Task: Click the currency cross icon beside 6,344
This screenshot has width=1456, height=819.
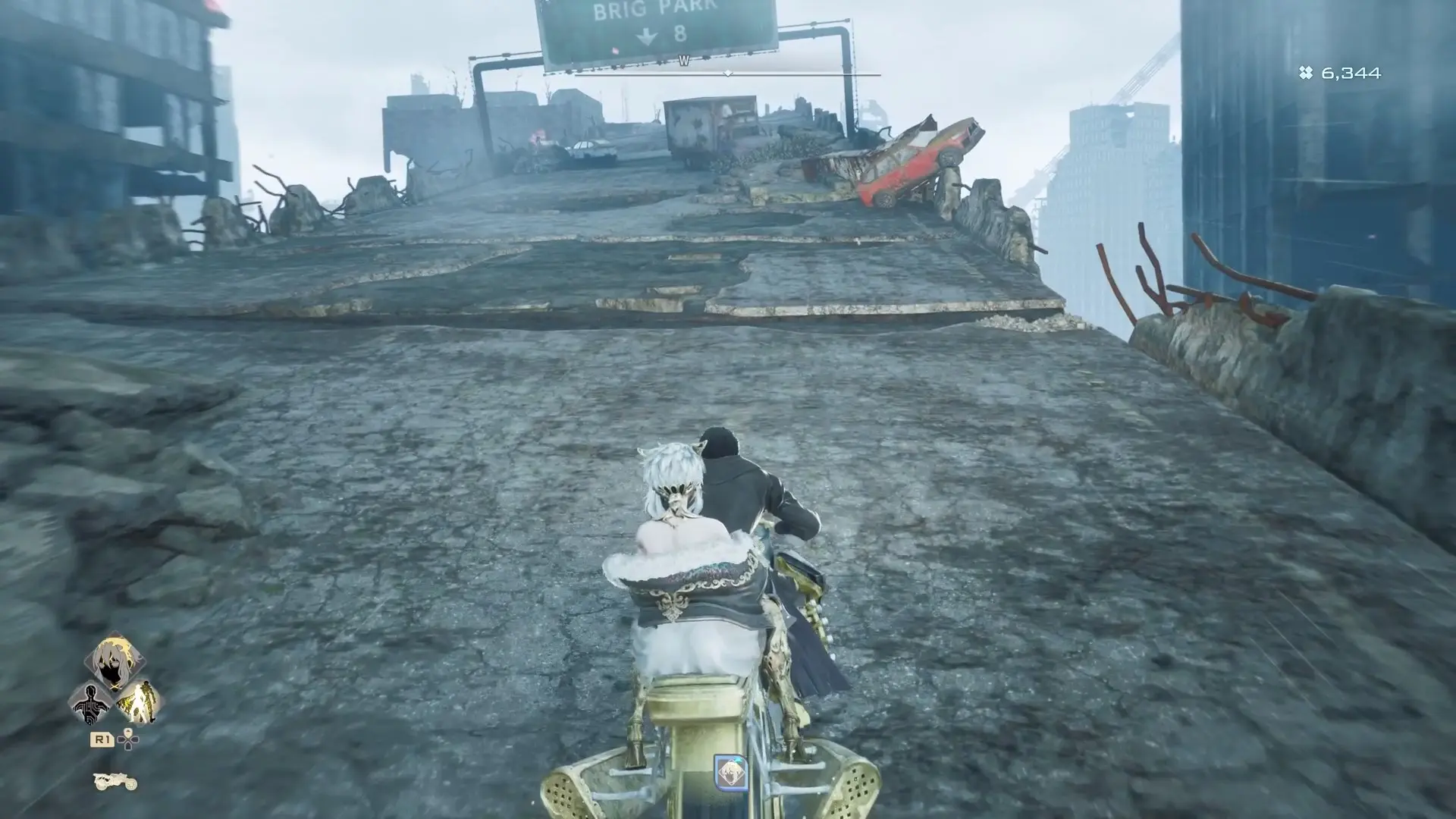Action: pos(1305,74)
